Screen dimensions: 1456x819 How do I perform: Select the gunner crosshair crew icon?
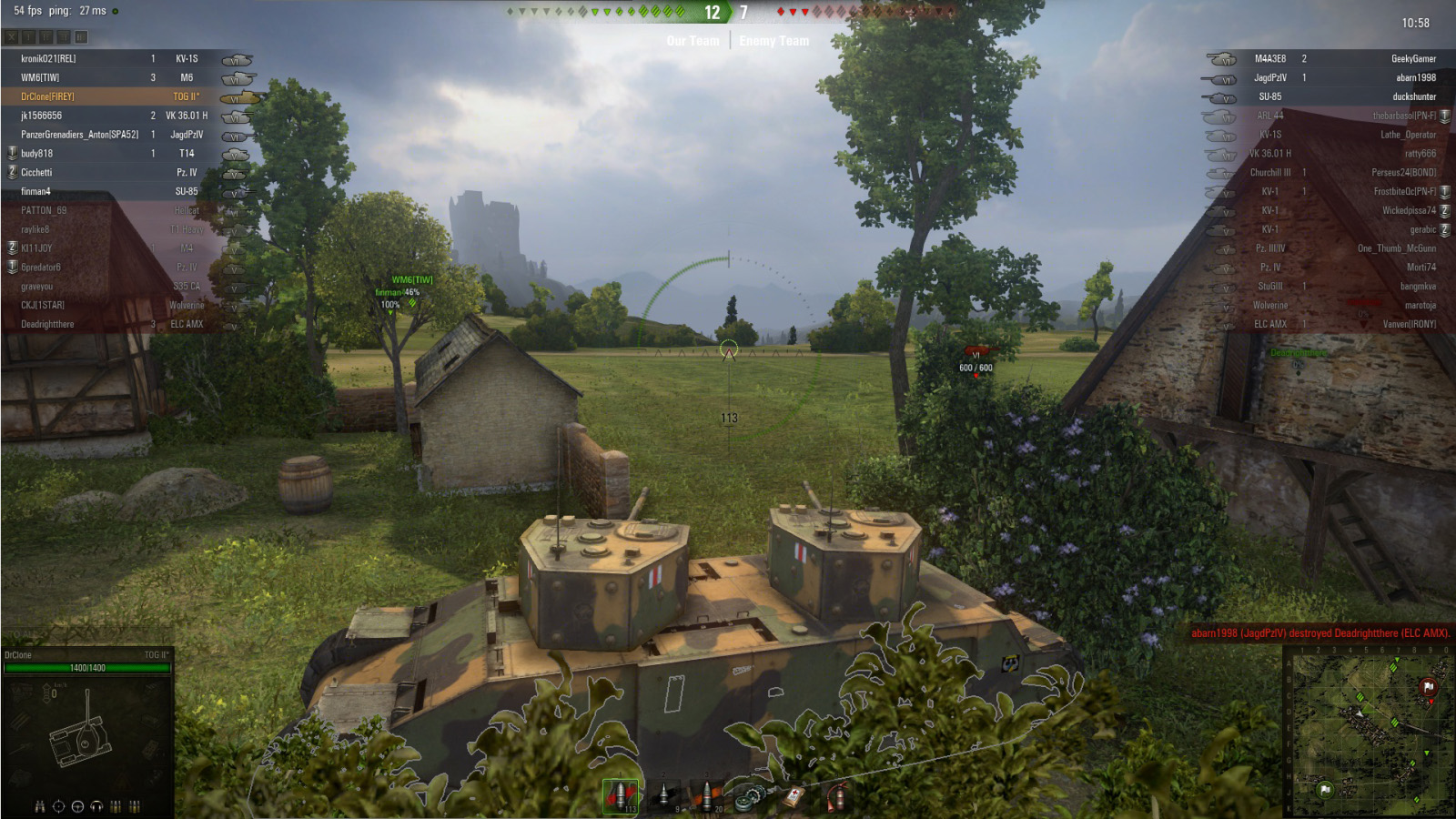pyautogui.click(x=58, y=806)
